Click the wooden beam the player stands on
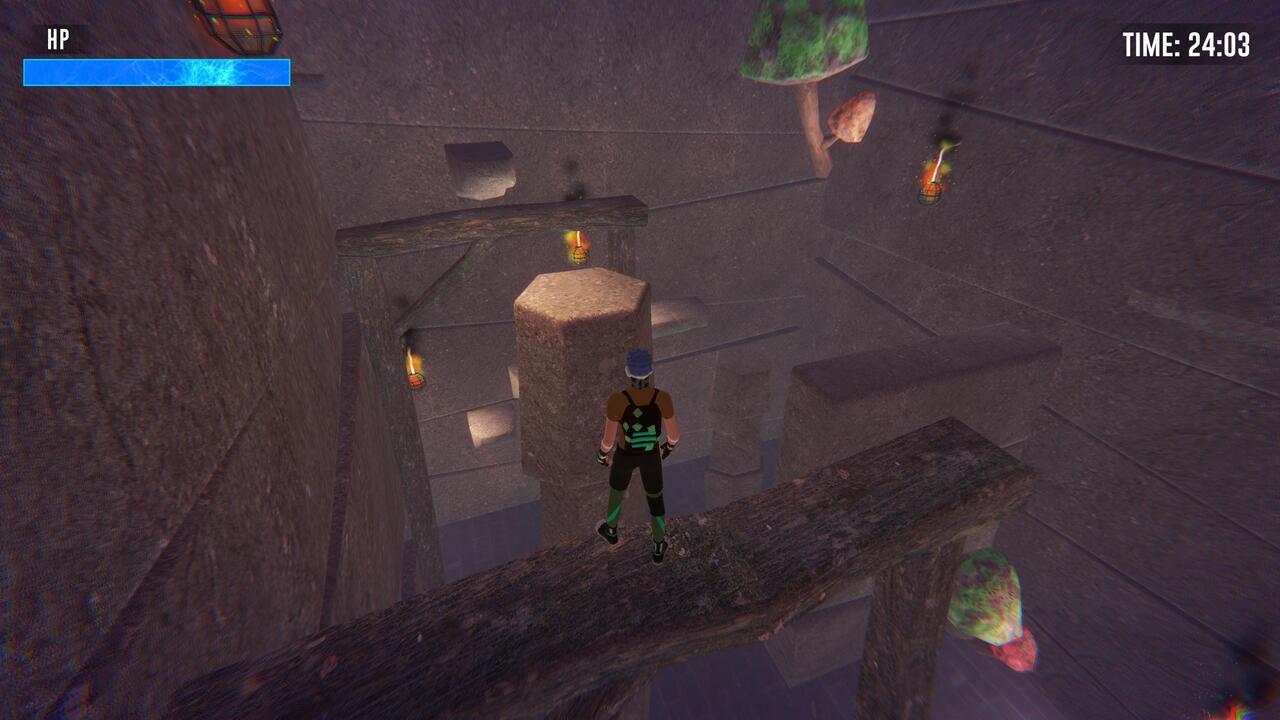 pyautogui.click(x=800, y=510)
